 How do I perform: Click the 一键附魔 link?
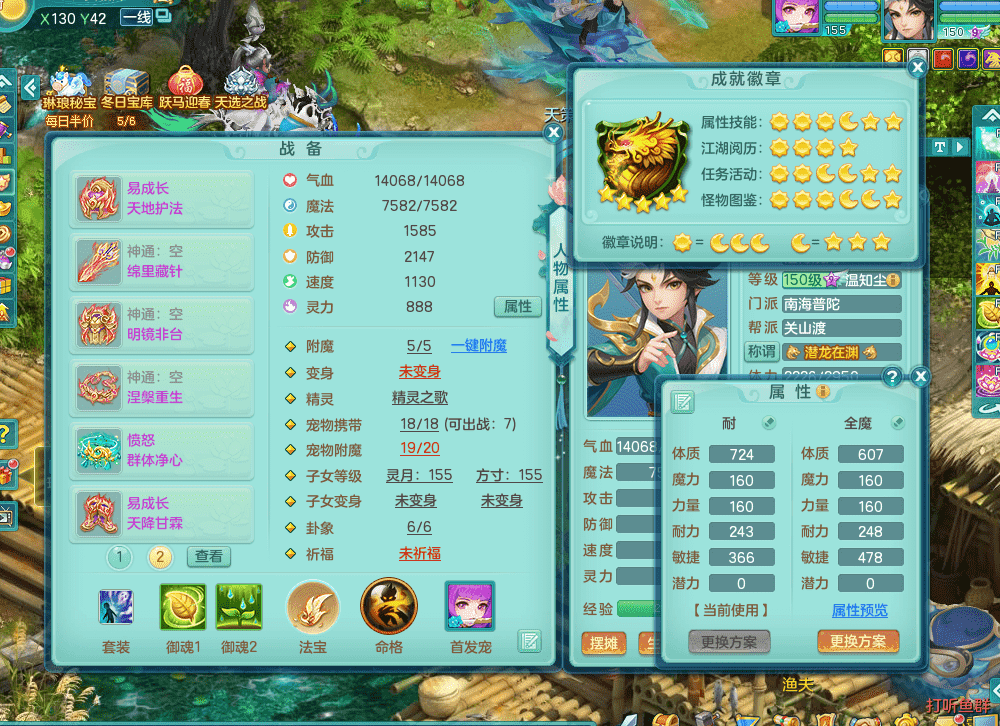478,346
